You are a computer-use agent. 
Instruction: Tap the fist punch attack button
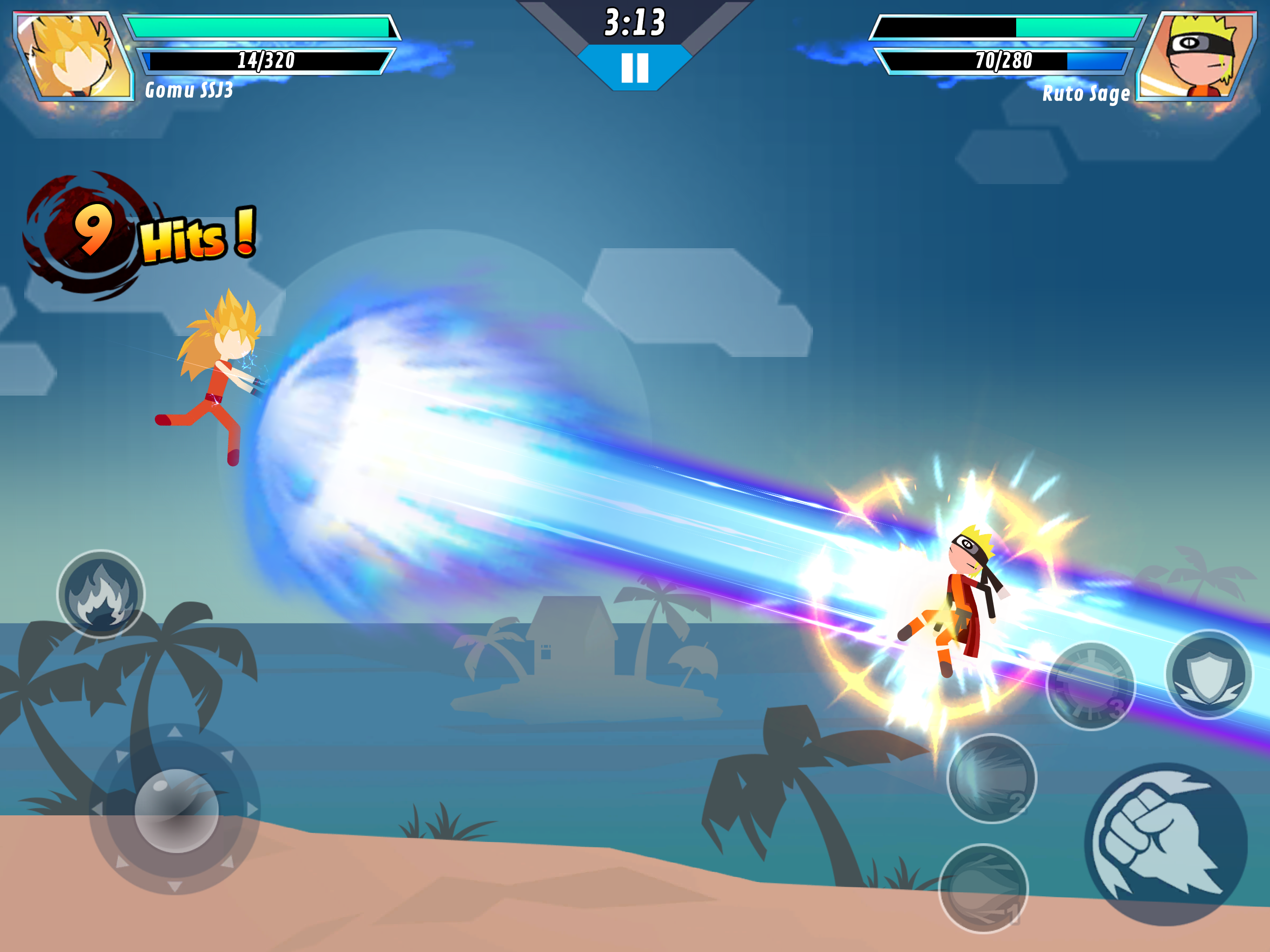click(1164, 844)
